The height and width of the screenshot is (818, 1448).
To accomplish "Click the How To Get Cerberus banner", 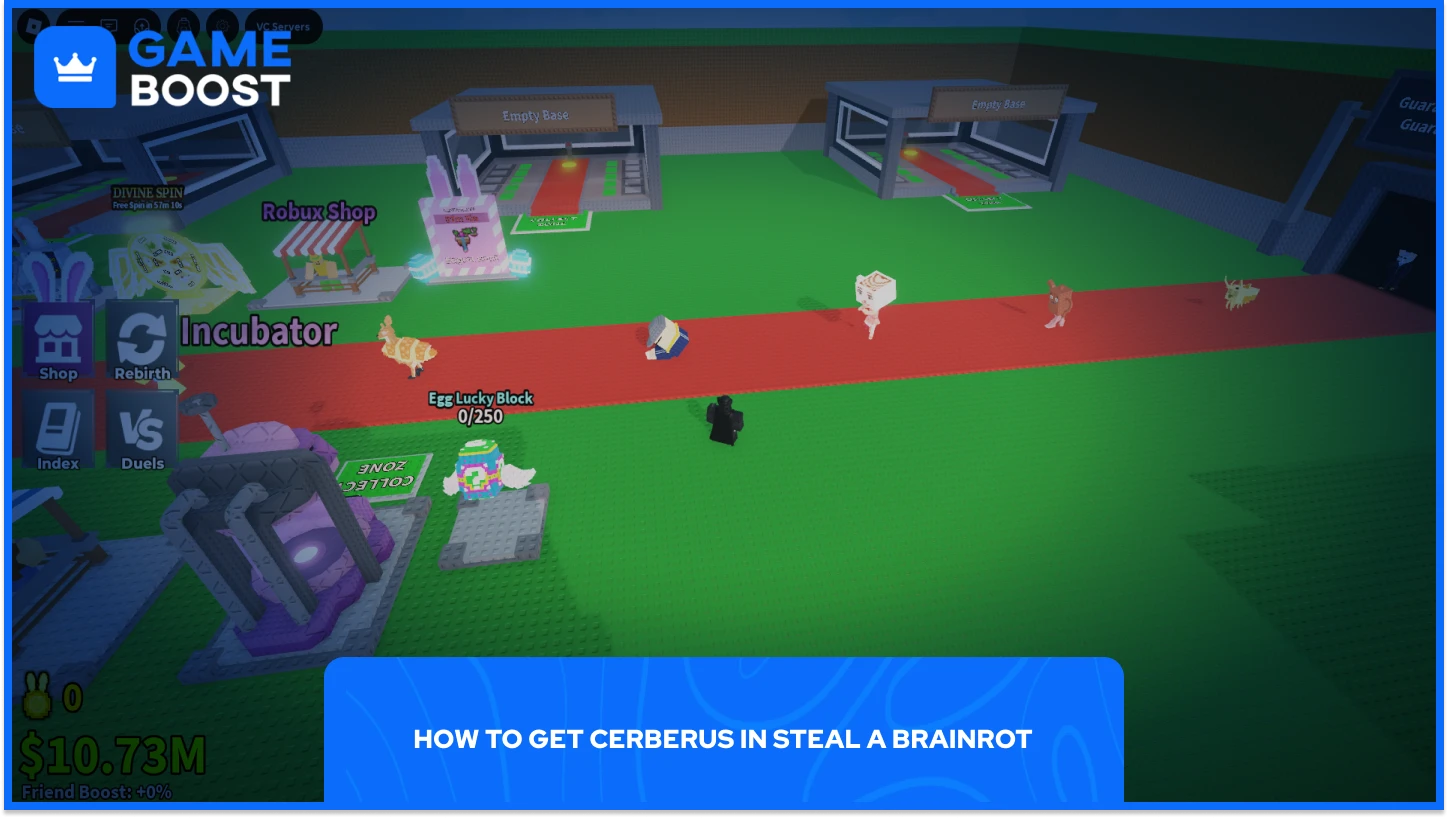I will (x=722, y=740).
